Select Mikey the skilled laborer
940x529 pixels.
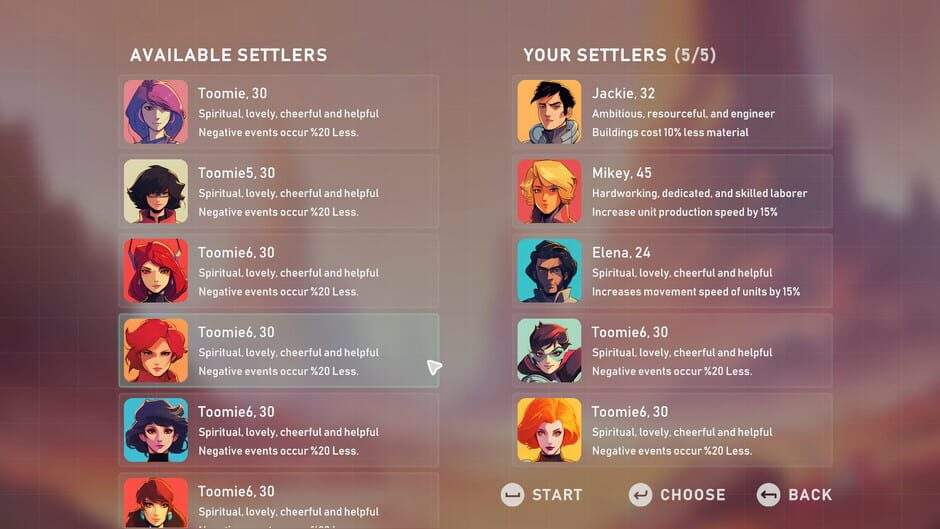pyautogui.click(x=672, y=191)
